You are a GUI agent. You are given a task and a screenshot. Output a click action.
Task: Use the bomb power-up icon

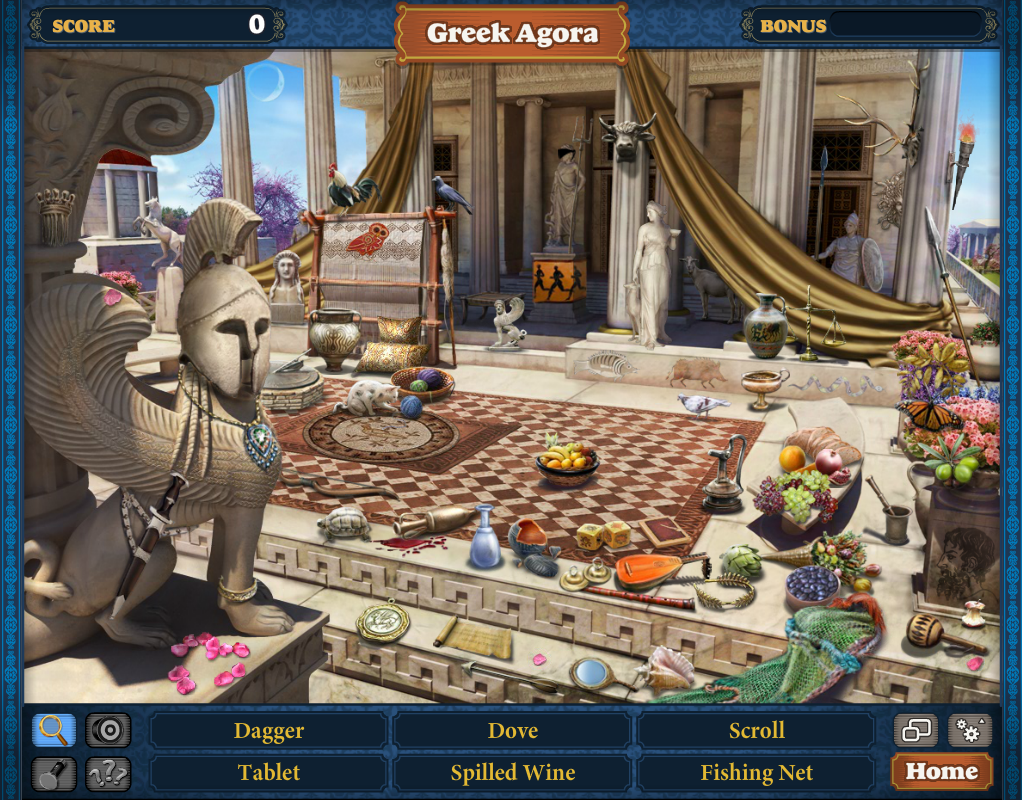(54, 773)
